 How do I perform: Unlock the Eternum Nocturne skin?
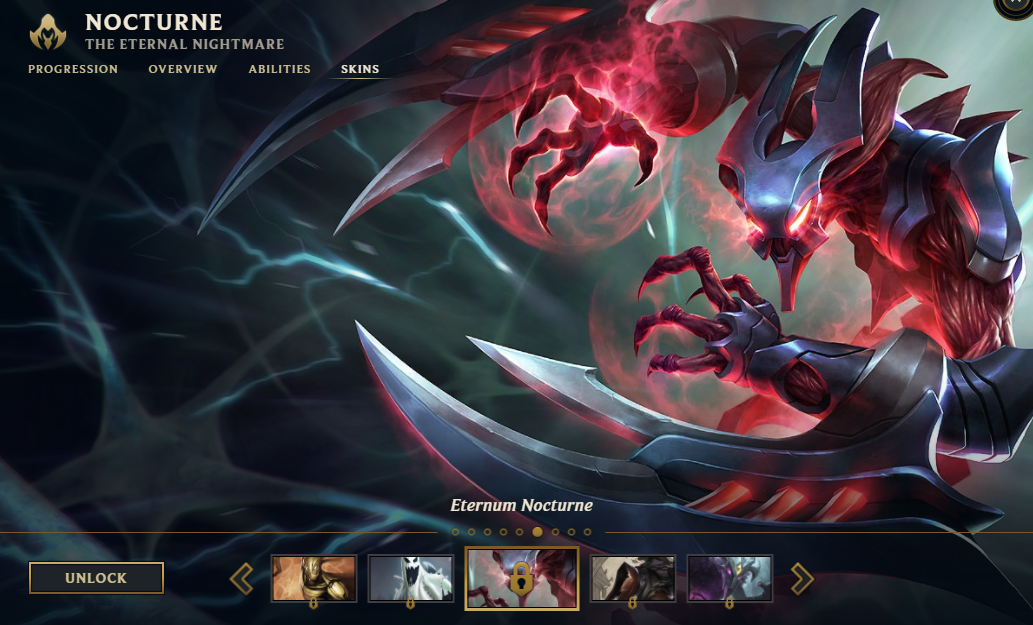tap(96, 578)
